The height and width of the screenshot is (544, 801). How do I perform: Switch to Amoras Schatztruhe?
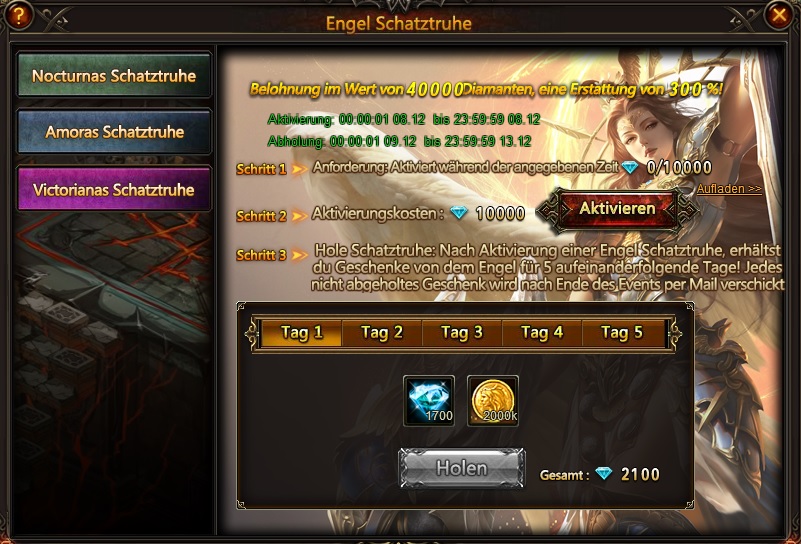coord(114,132)
